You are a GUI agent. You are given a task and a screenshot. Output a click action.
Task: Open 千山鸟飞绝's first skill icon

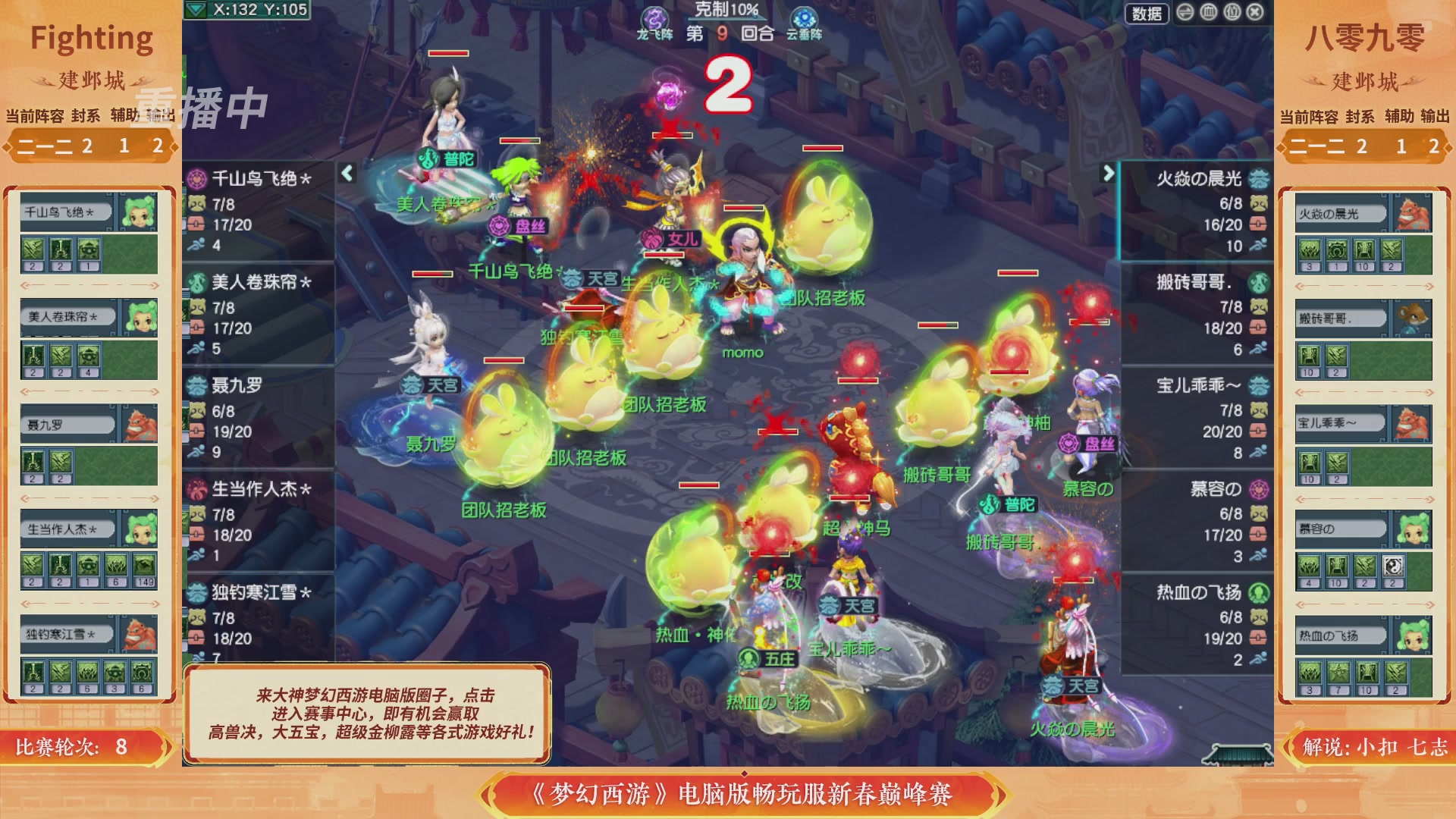tap(32, 248)
